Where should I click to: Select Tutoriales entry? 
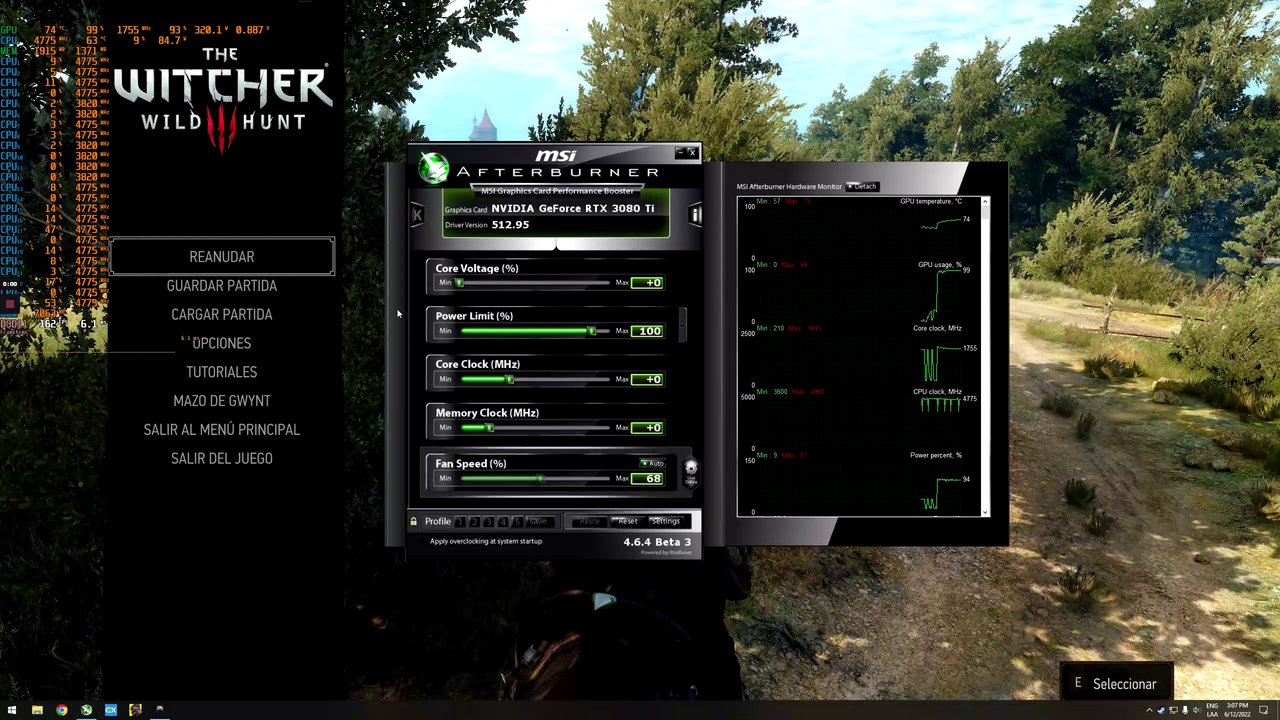point(221,372)
